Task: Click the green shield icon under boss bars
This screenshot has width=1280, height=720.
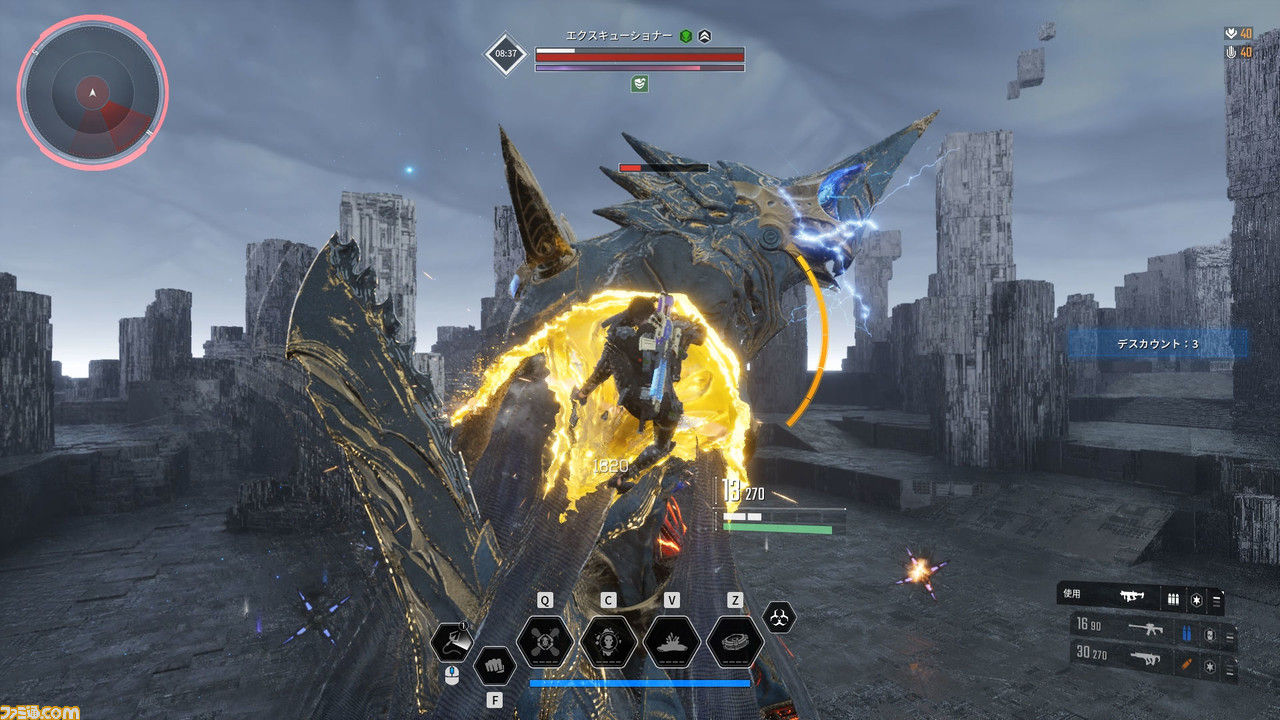Action: pos(639,84)
